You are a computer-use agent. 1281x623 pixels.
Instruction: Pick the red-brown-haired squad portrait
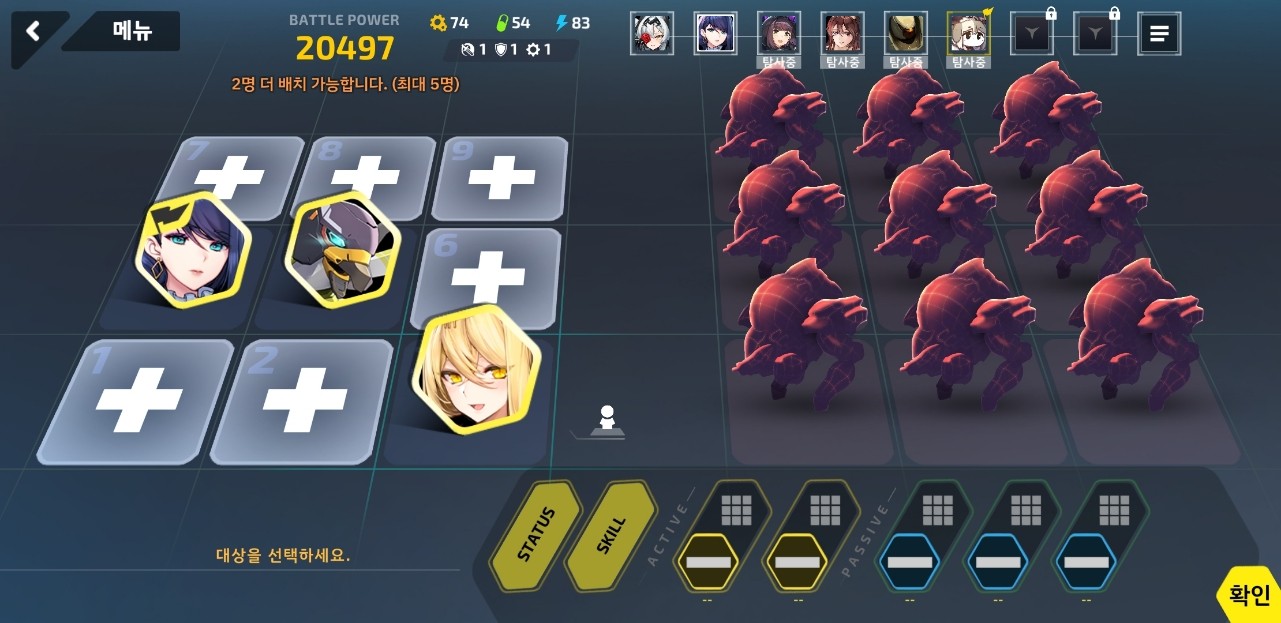842,34
